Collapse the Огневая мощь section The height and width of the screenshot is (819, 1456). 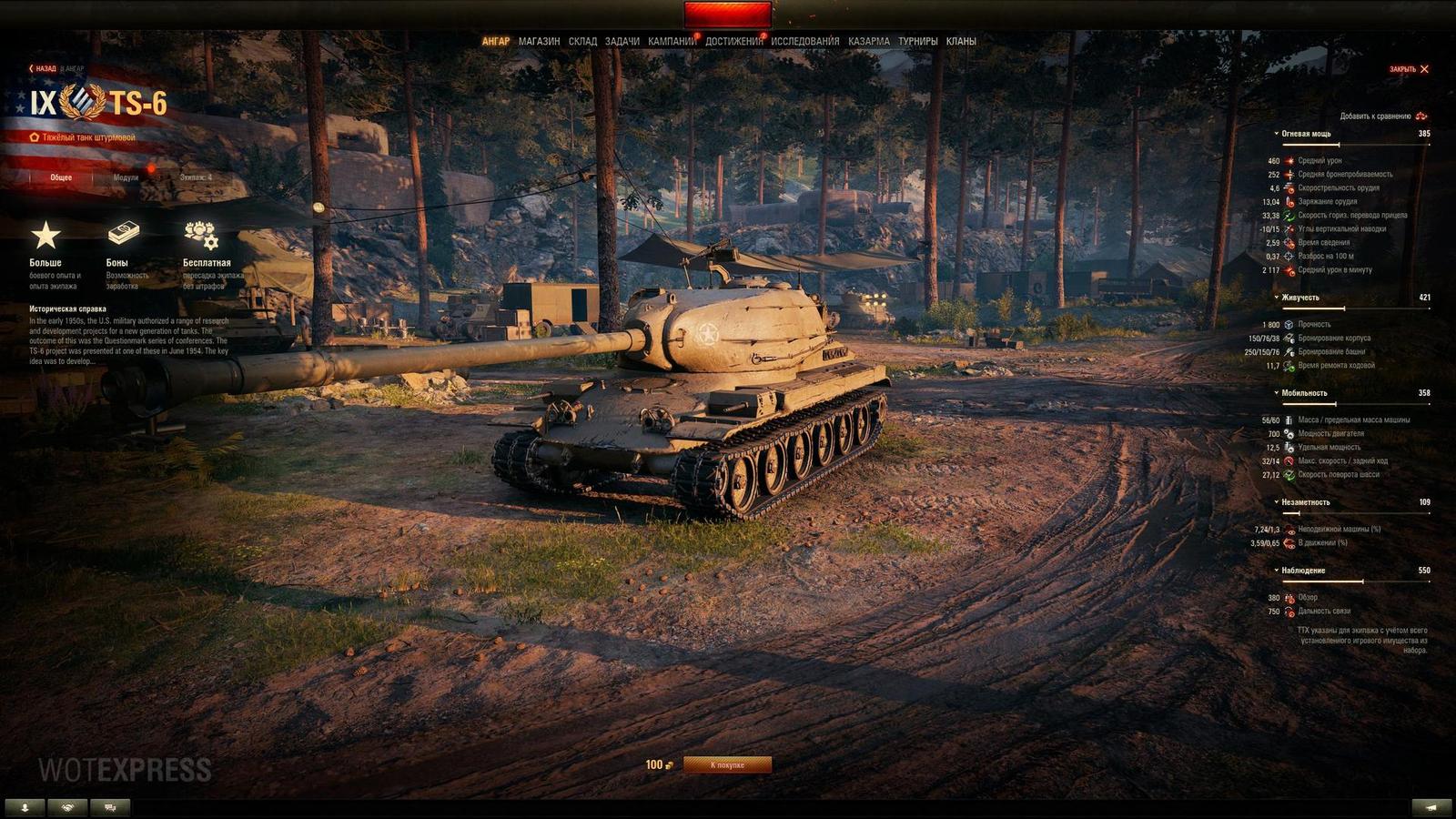[1276, 132]
